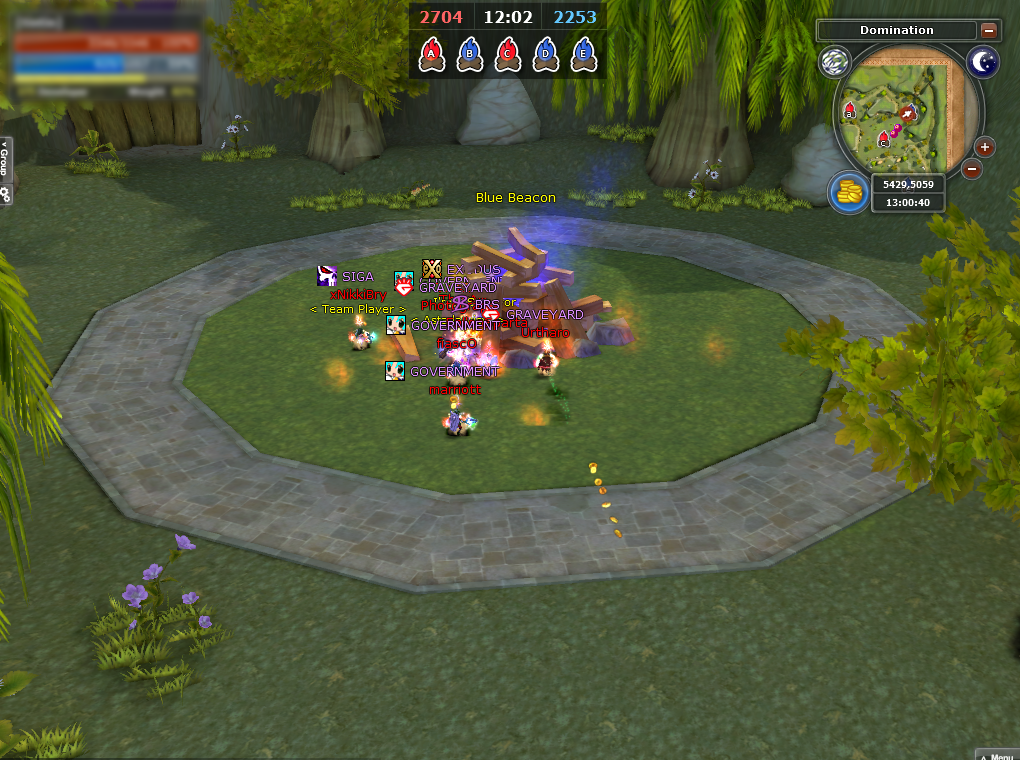Open the Menu button in the corner
This screenshot has width=1020, height=760.
click(x=997, y=754)
